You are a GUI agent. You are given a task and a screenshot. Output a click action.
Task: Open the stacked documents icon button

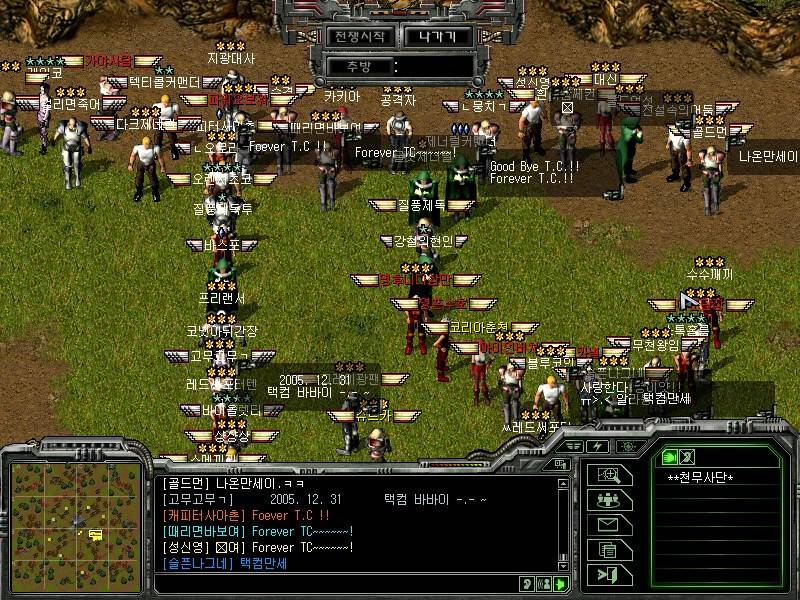coord(608,549)
